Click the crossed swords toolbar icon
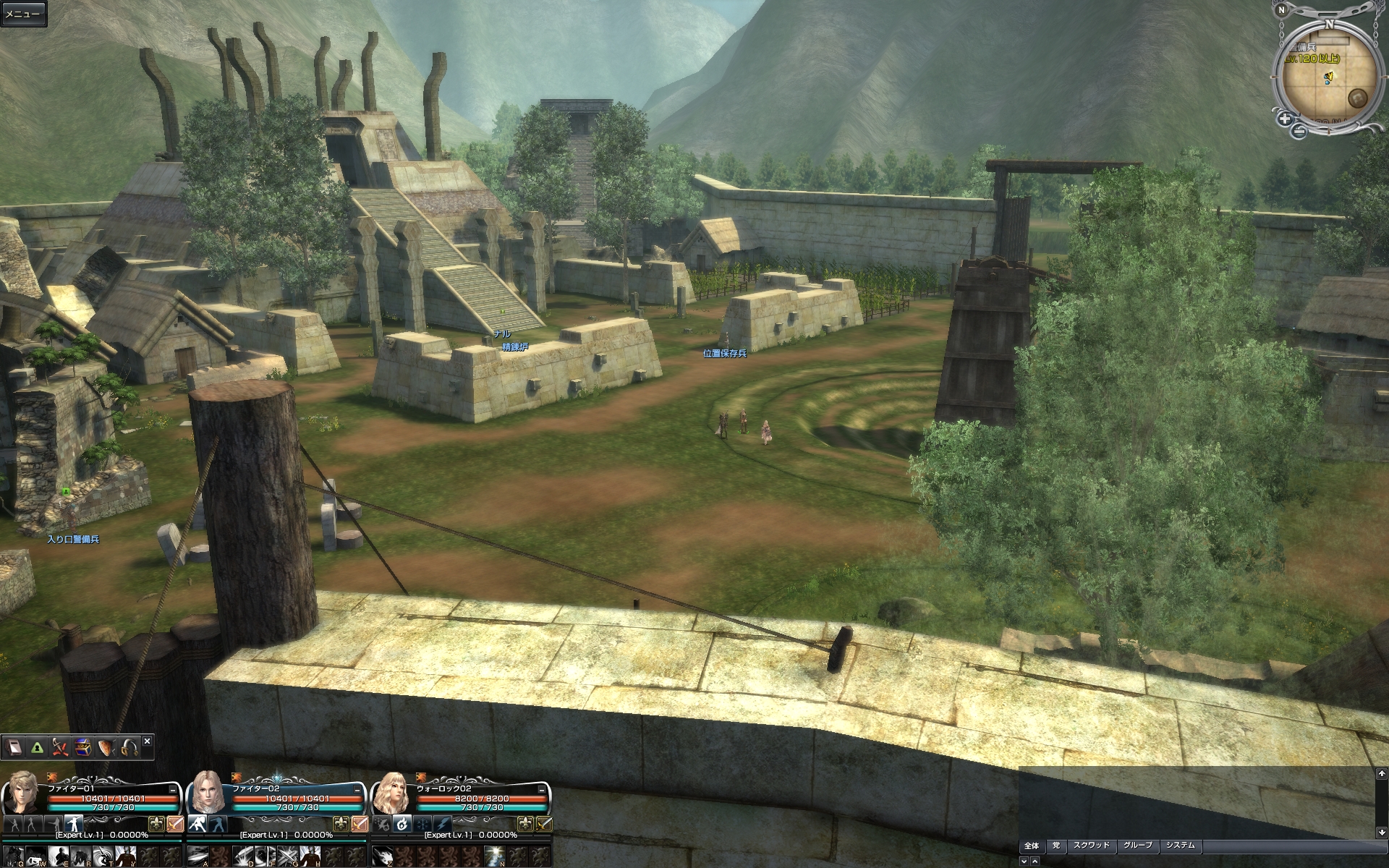The width and height of the screenshot is (1389, 868). click(60, 747)
